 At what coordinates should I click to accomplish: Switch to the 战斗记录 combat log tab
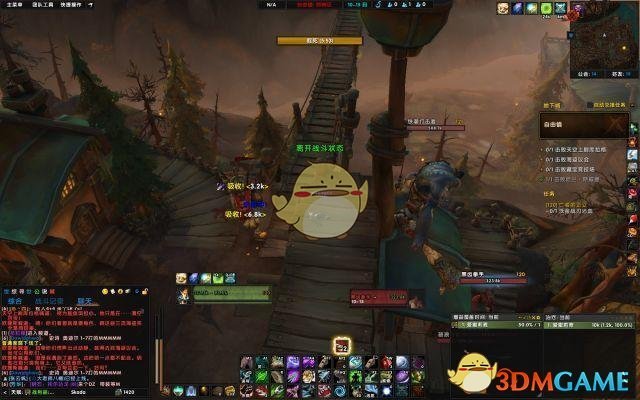click(x=48, y=300)
